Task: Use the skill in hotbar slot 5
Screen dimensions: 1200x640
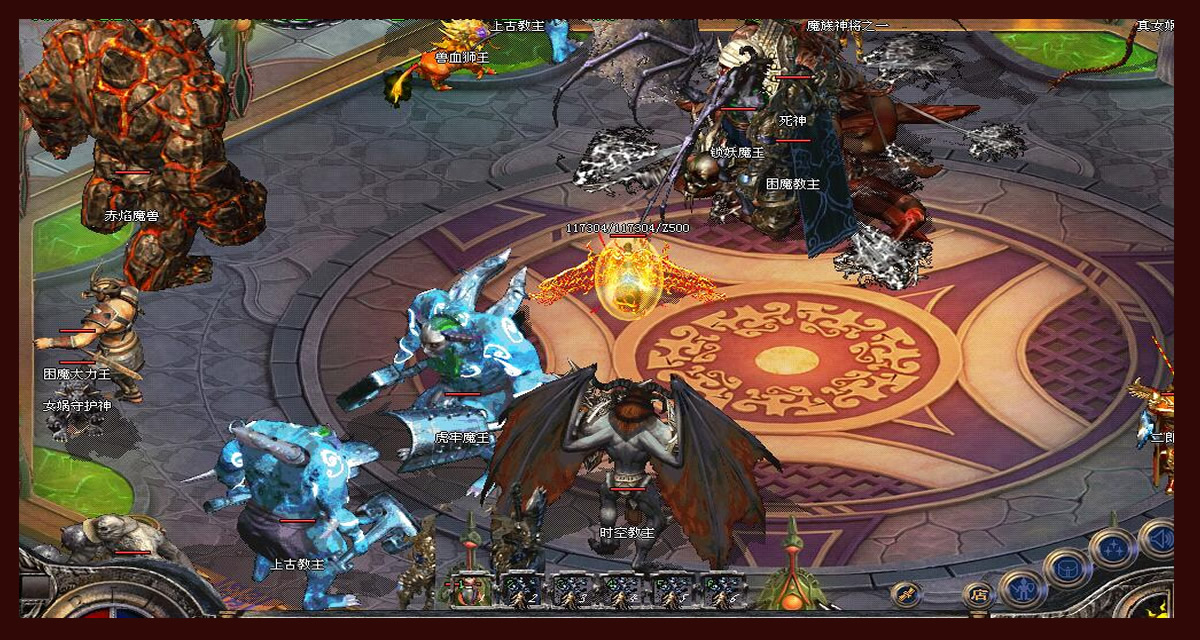Action: point(672,590)
